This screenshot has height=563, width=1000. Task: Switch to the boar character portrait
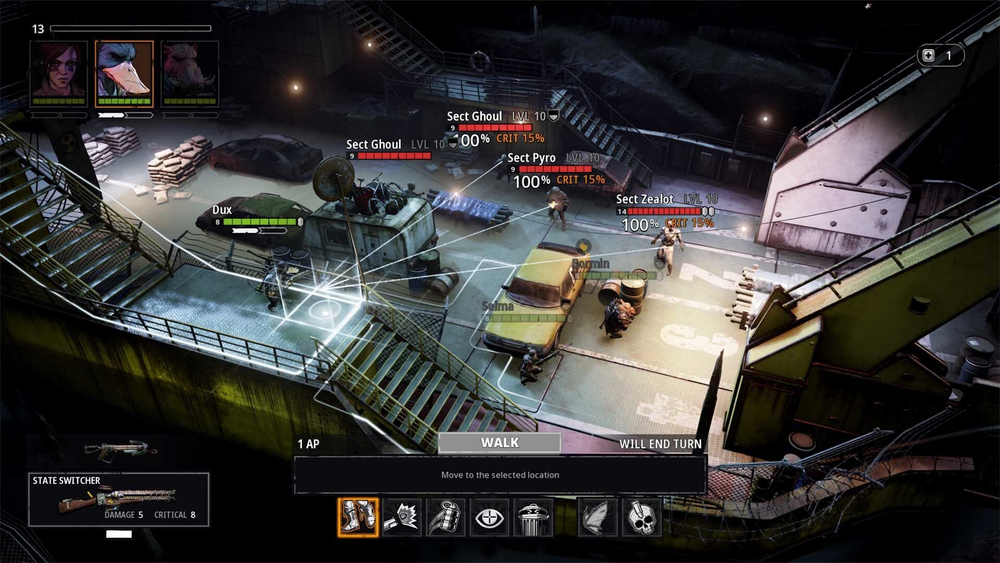(x=190, y=72)
